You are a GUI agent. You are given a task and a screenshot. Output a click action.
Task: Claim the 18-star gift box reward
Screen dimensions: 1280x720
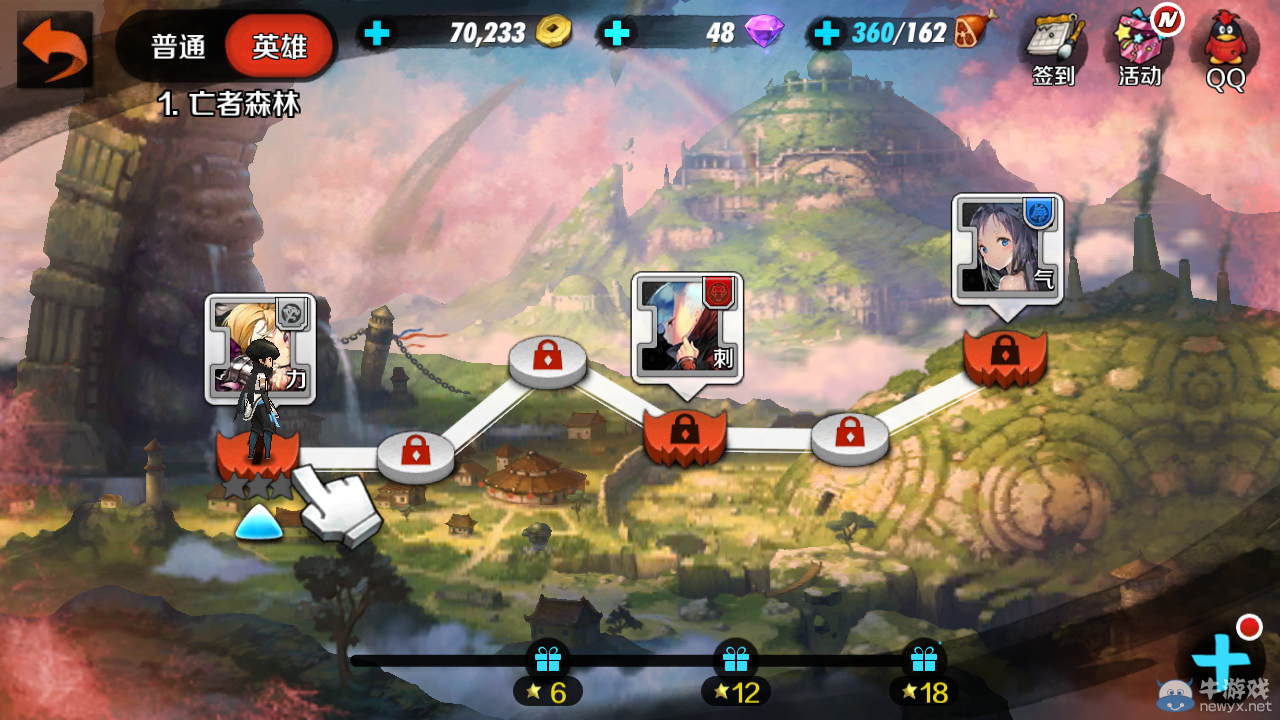coord(922,661)
